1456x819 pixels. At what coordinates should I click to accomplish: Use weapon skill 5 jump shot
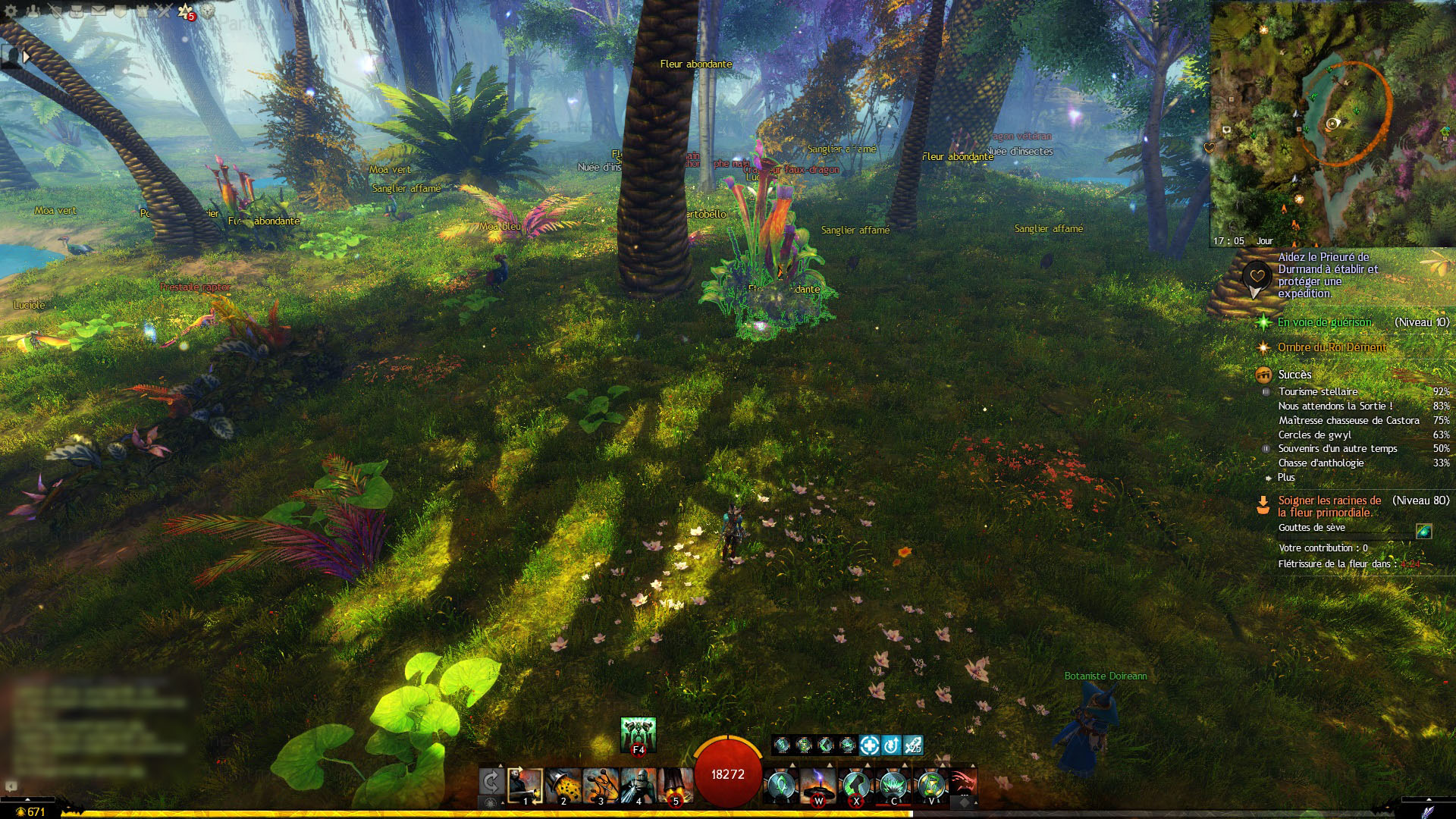click(675, 786)
